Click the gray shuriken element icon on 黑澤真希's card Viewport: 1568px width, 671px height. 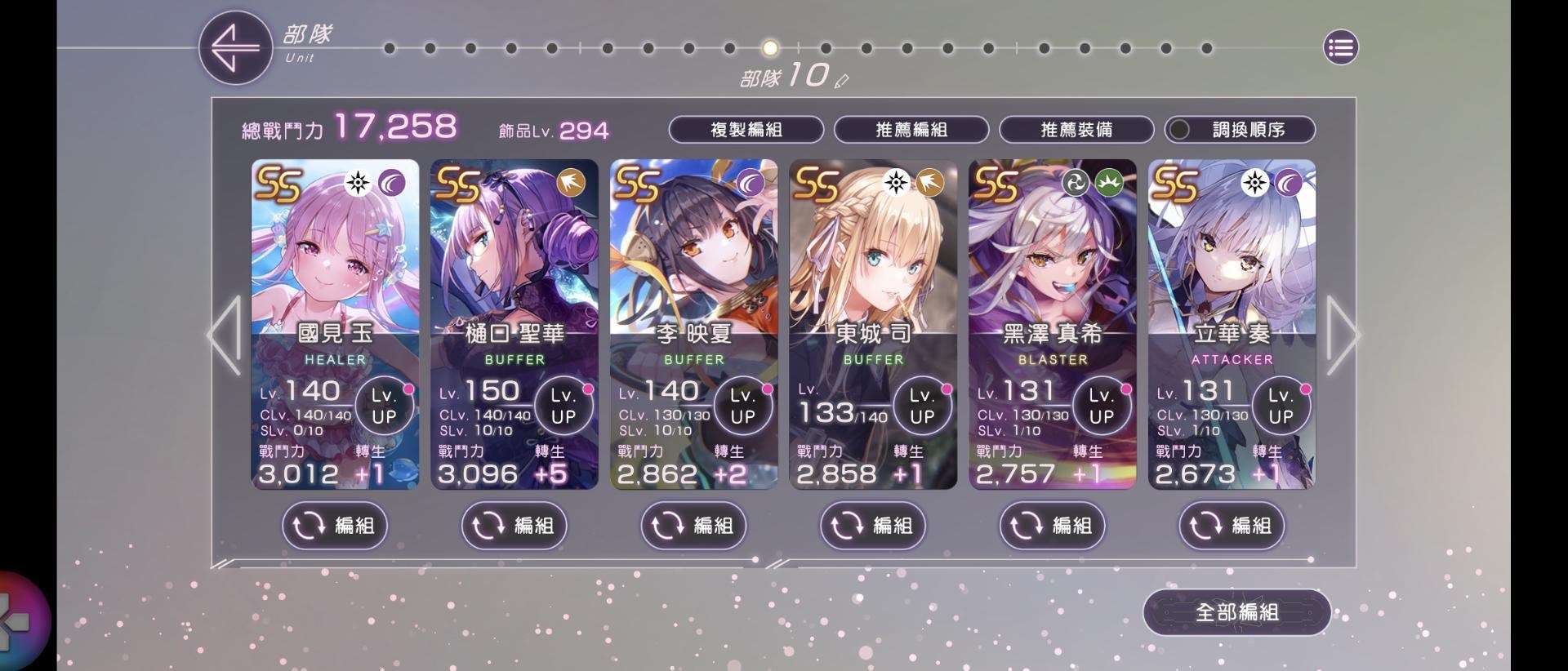point(1074,183)
